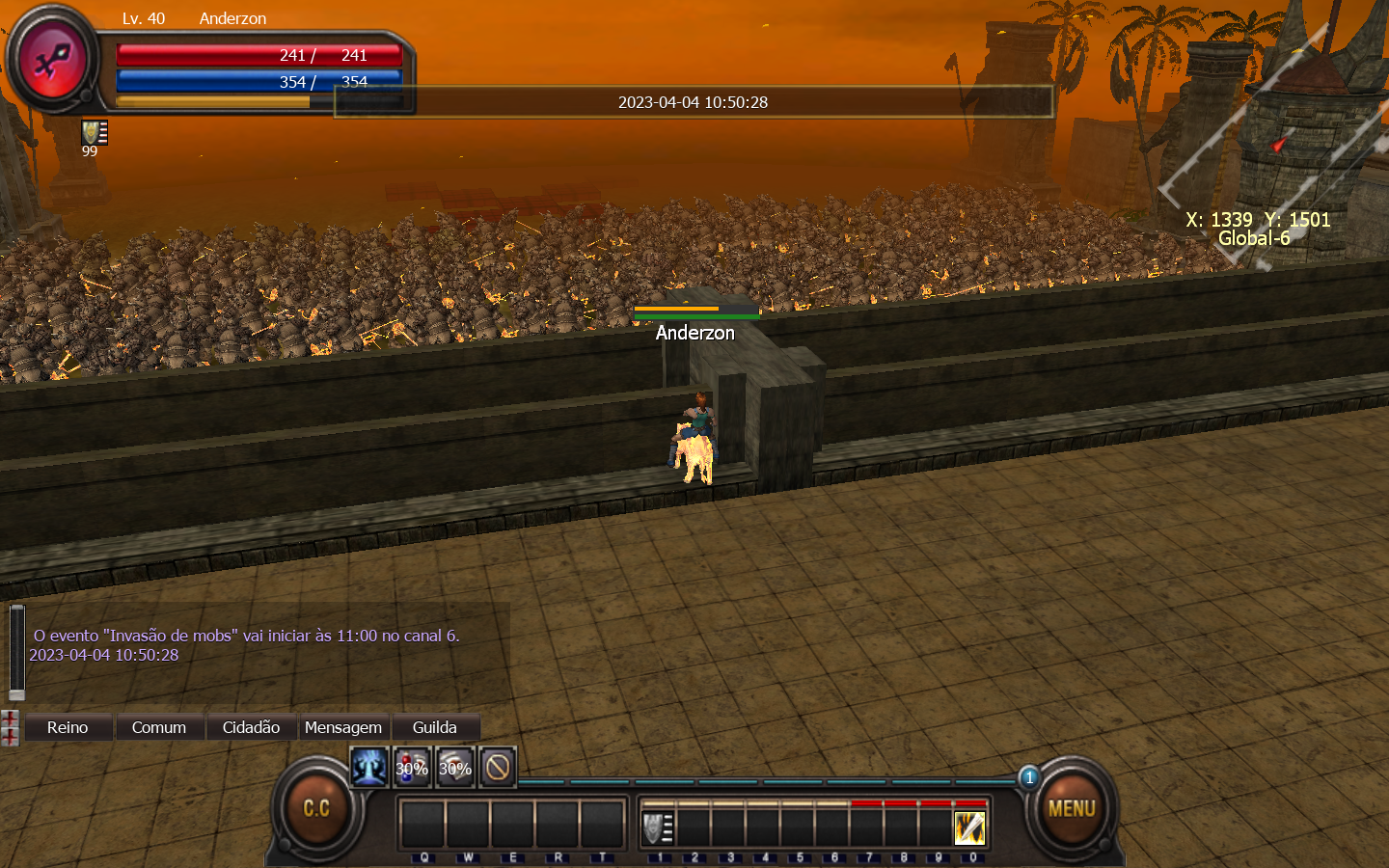Switch to the Guilda chat channel
The width and height of the screenshot is (1389, 868).
tap(435, 727)
